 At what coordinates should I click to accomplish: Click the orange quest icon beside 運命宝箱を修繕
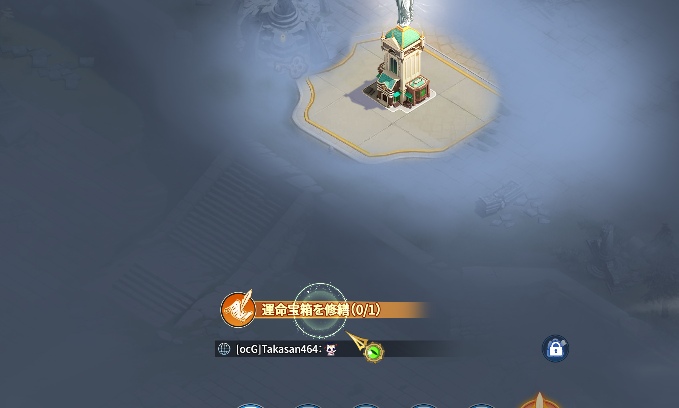pyautogui.click(x=237, y=310)
